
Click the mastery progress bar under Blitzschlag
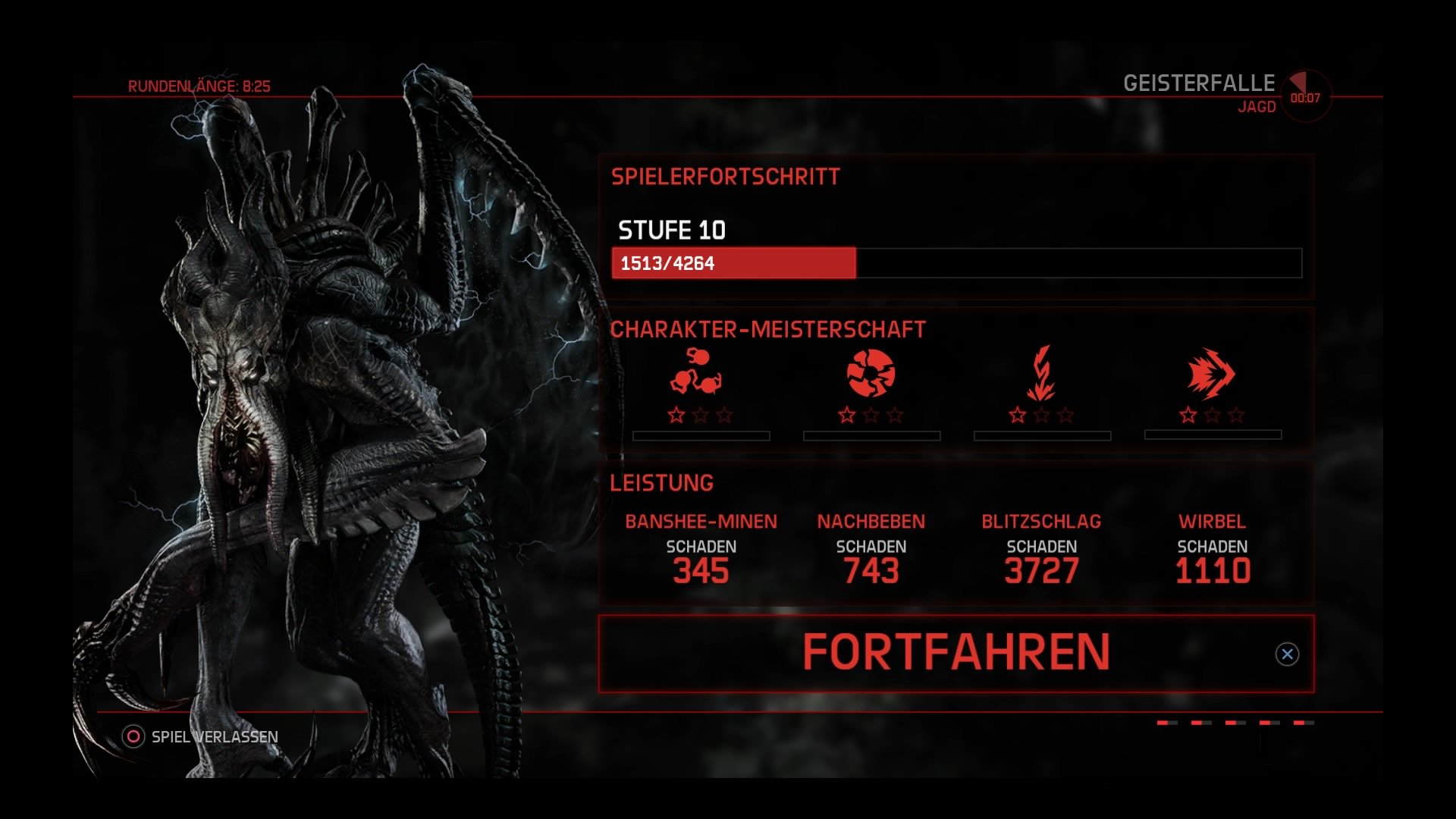[x=1042, y=436]
